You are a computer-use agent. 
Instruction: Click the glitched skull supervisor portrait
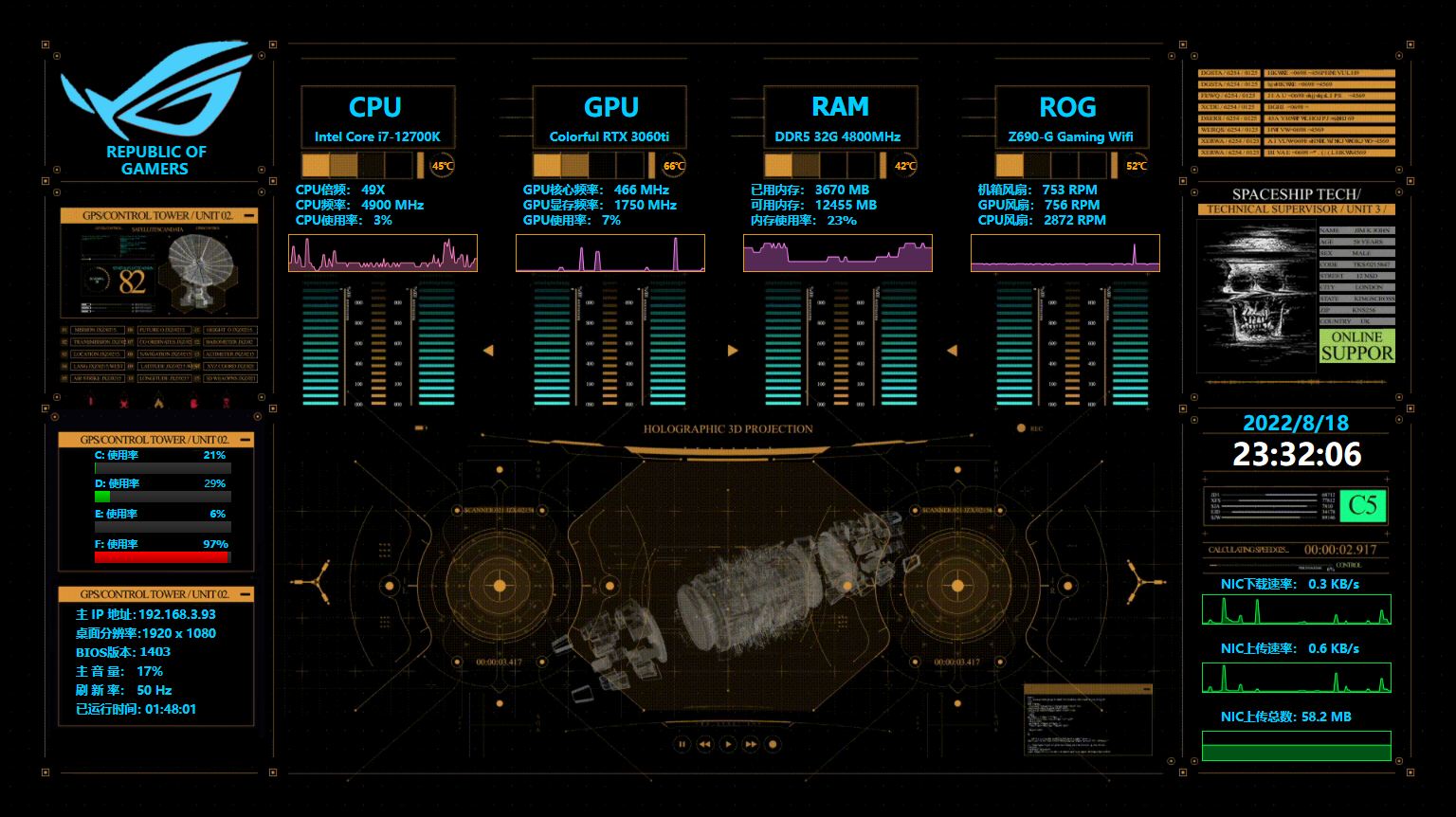click(1257, 294)
